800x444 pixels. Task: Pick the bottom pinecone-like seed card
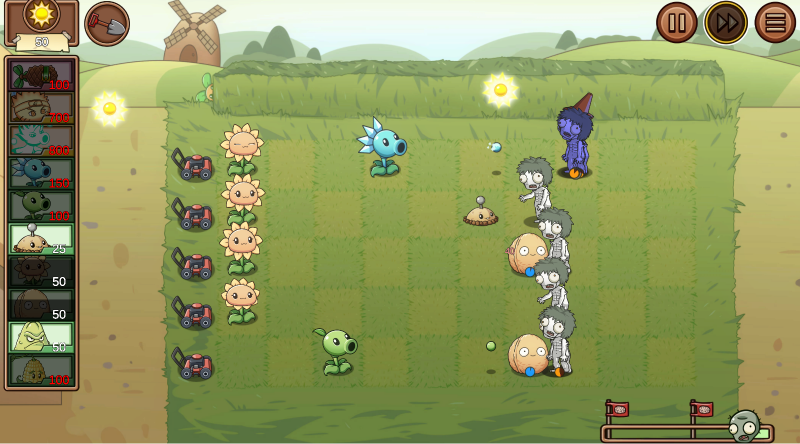click(x=41, y=370)
